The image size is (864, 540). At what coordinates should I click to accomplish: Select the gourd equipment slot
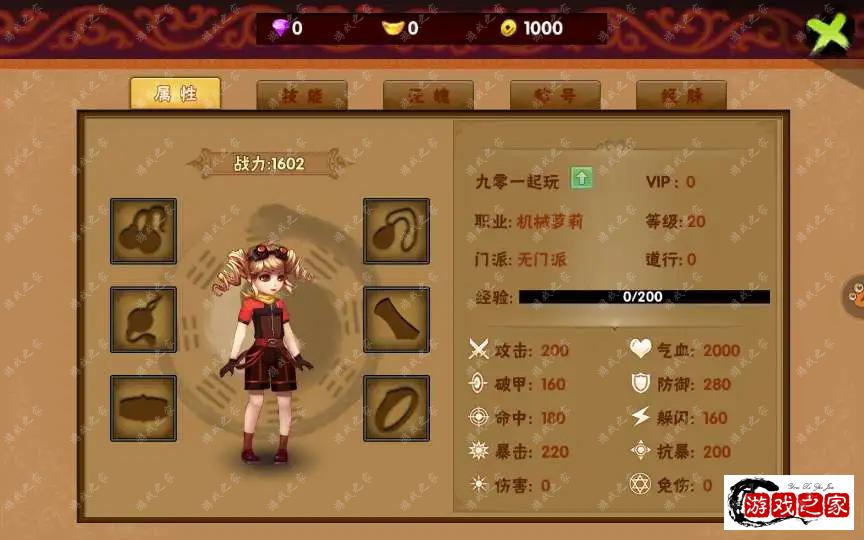tap(143, 231)
